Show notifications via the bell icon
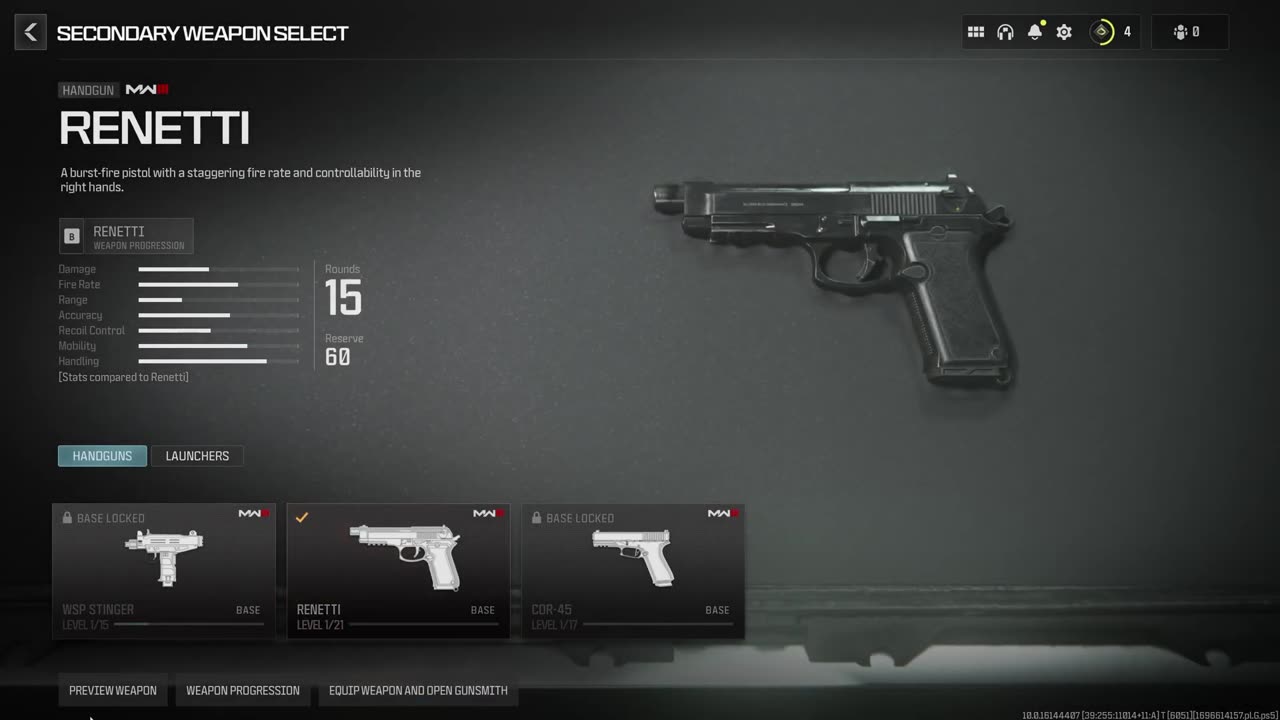Viewport: 1280px width, 720px height. (x=1035, y=32)
